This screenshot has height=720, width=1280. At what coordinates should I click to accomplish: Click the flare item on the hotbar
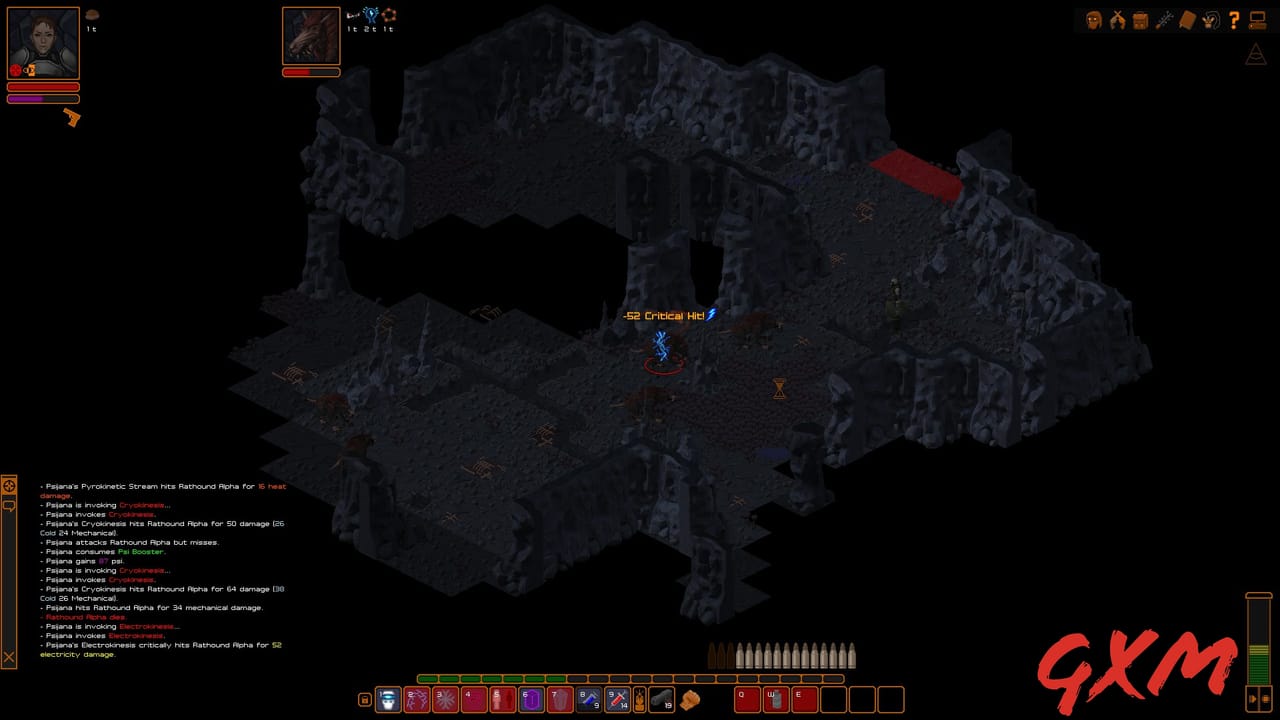(640, 700)
